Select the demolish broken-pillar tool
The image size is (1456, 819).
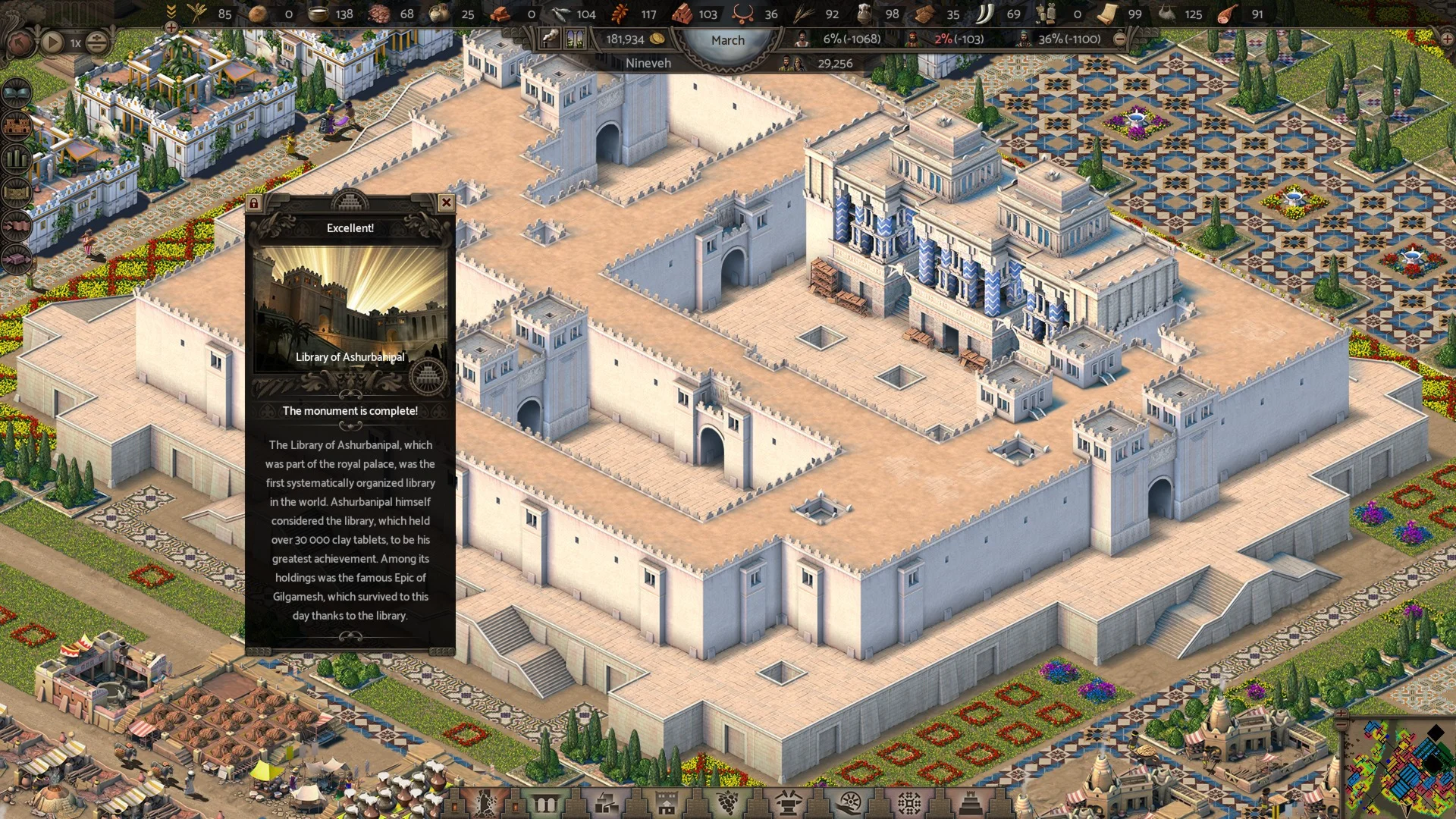tap(483, 802)
